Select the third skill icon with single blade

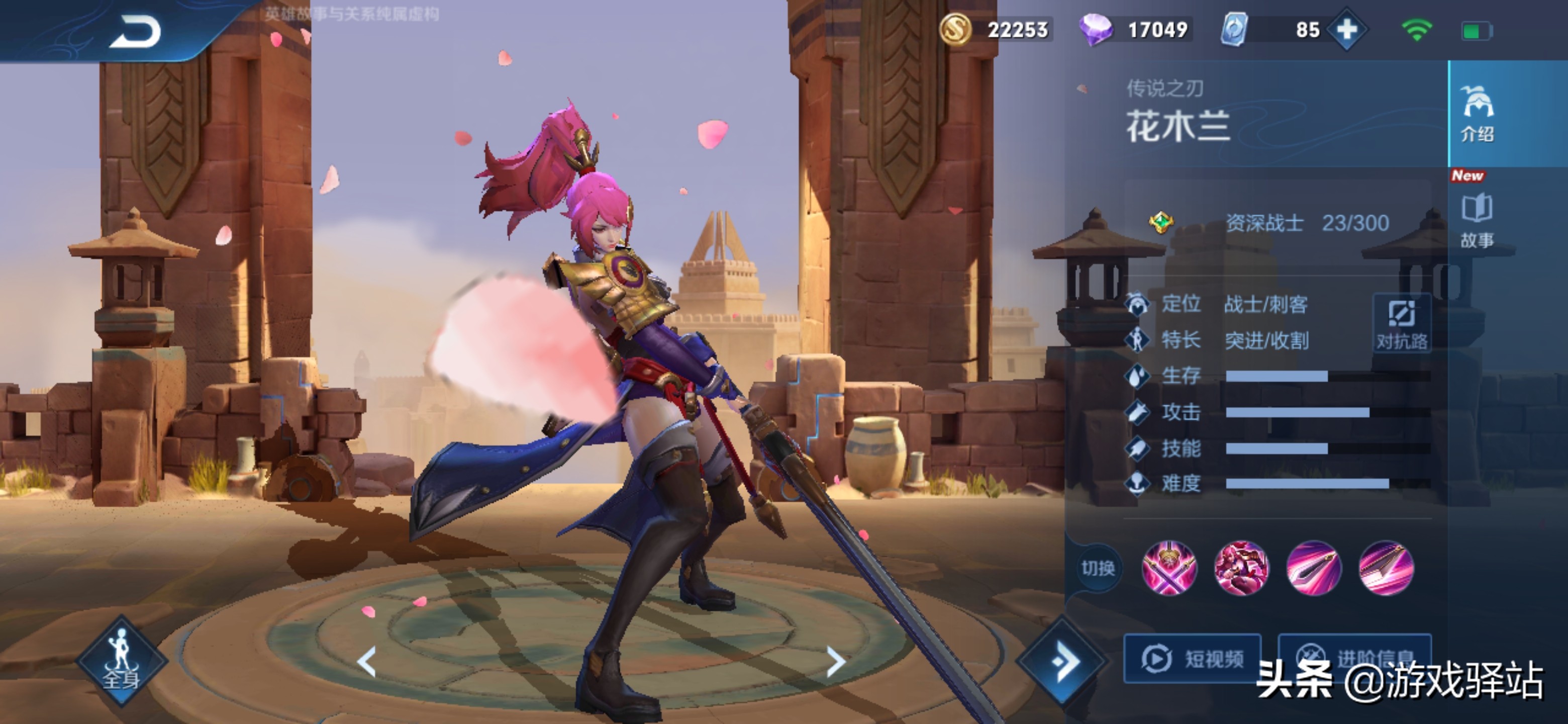click(x=1314, y=568)
